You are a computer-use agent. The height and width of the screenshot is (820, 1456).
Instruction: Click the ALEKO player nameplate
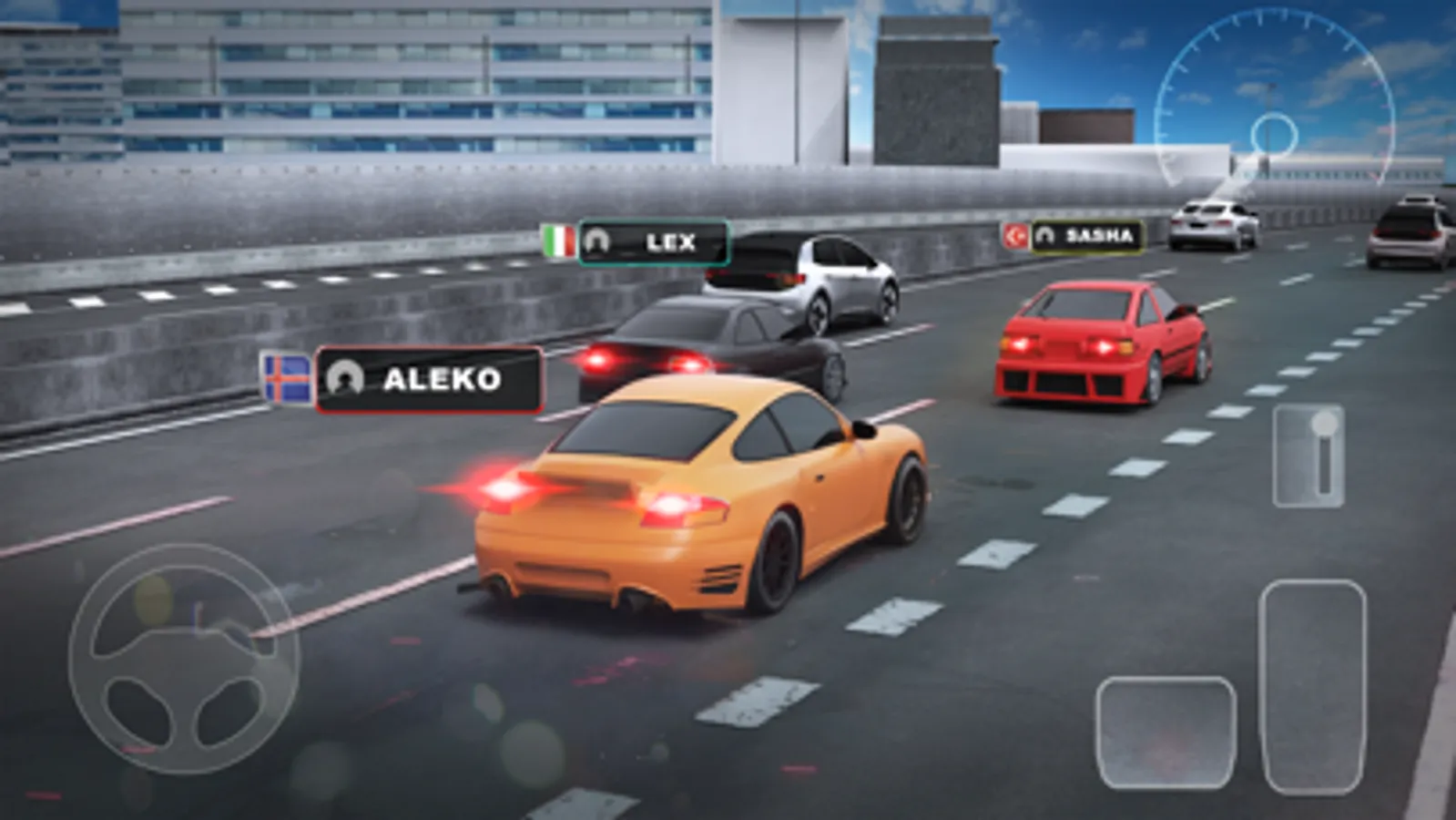click(x=423, y=377)
